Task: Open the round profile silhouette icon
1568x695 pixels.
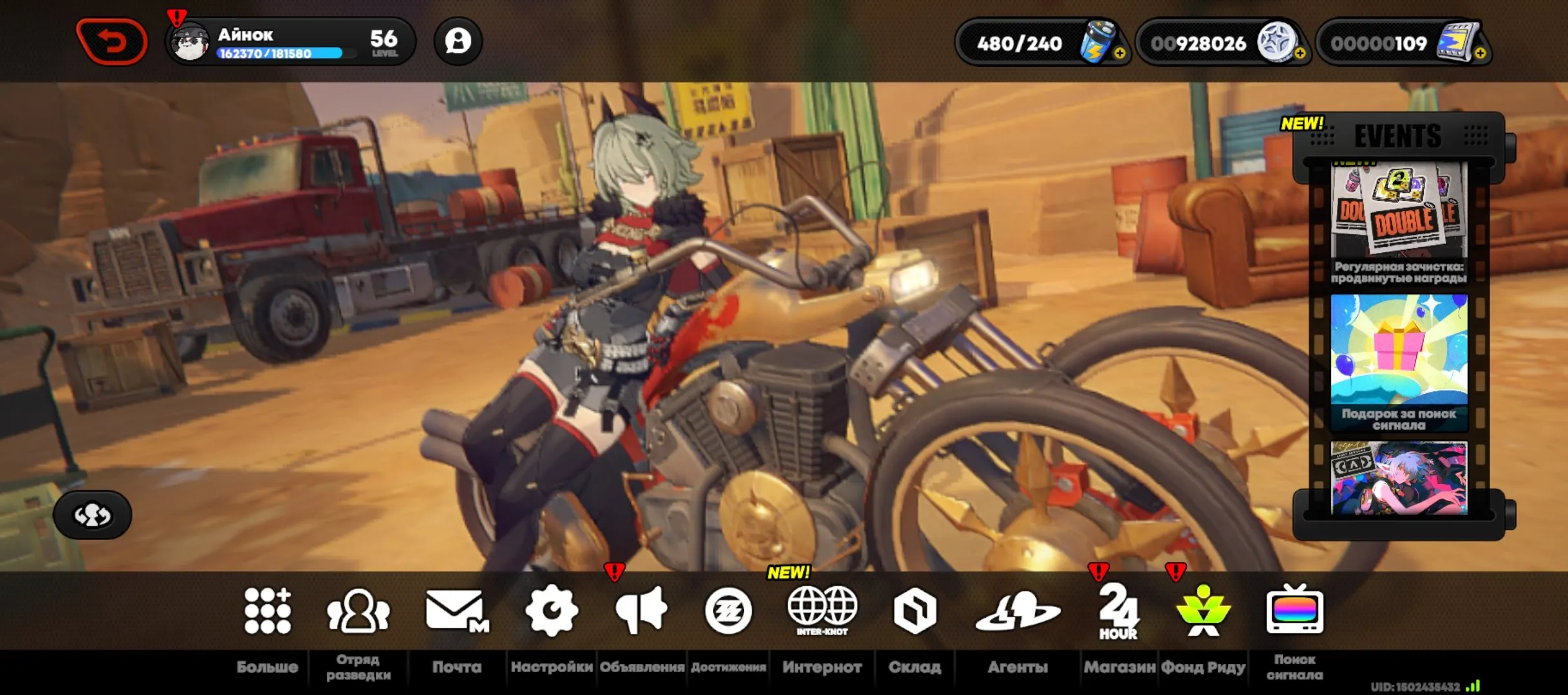Action: [458, 42]
